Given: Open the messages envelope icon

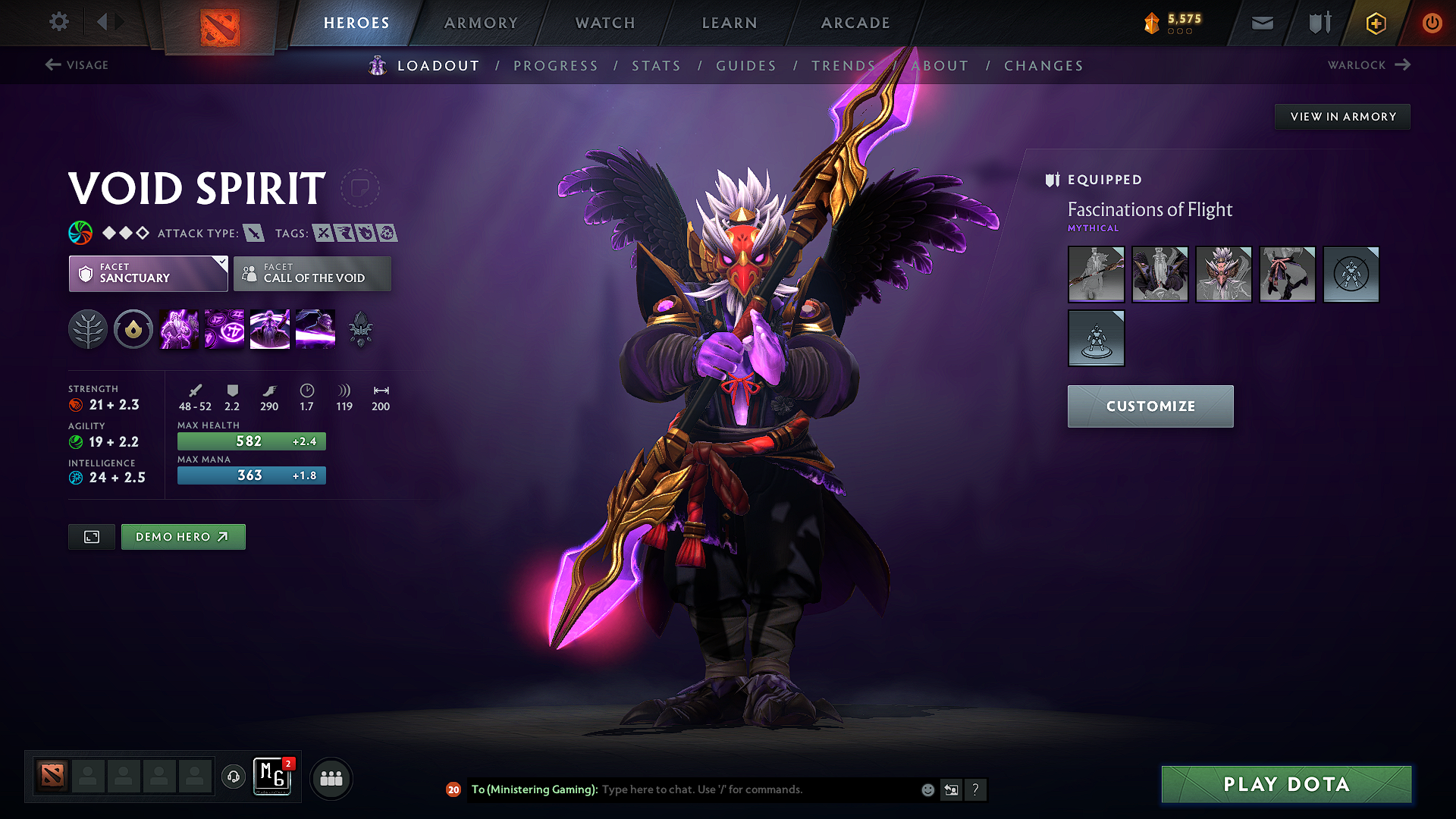Looking at the screenshot, I should [x=1261, y=23].
